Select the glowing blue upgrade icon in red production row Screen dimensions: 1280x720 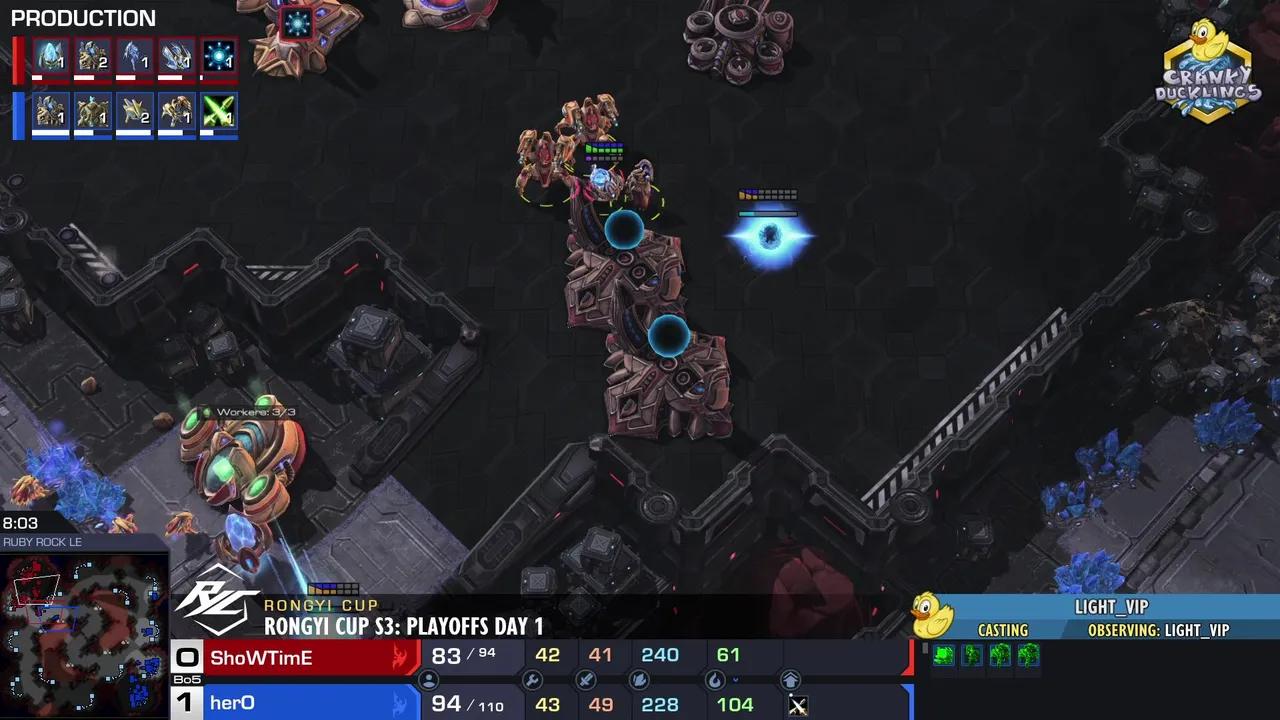219,56
